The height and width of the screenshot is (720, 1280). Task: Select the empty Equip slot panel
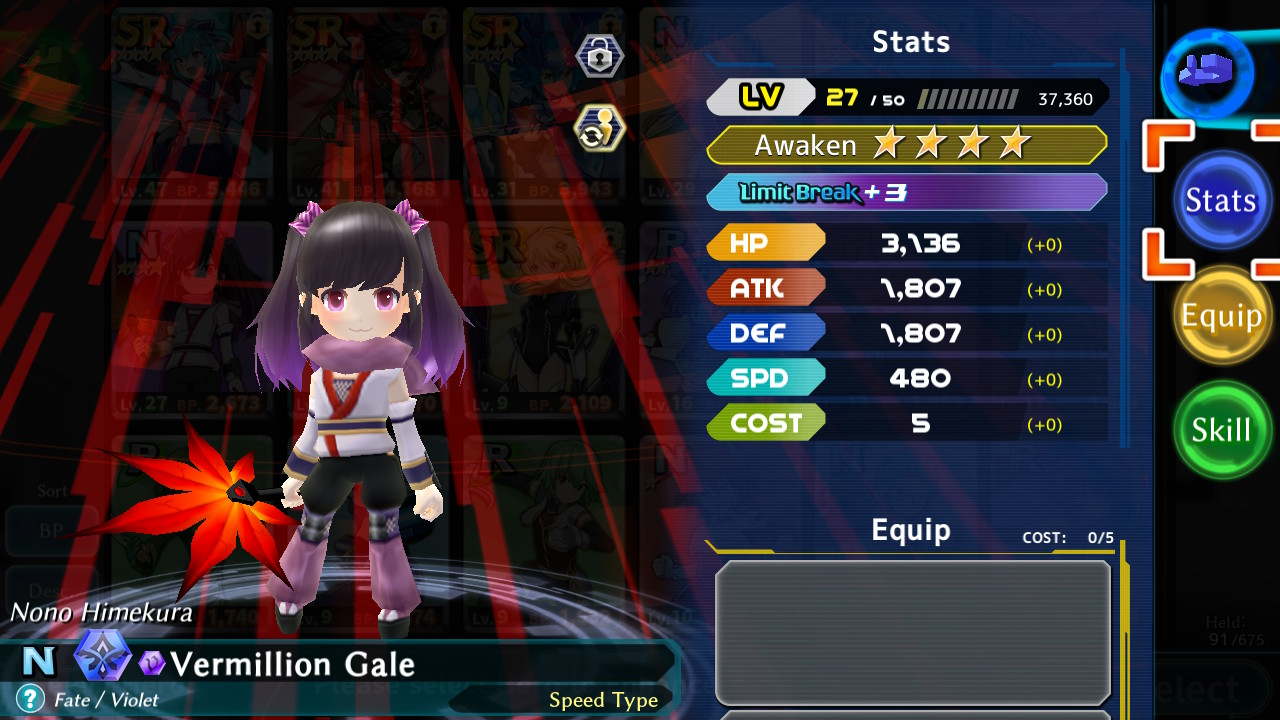tap(912, 632)
